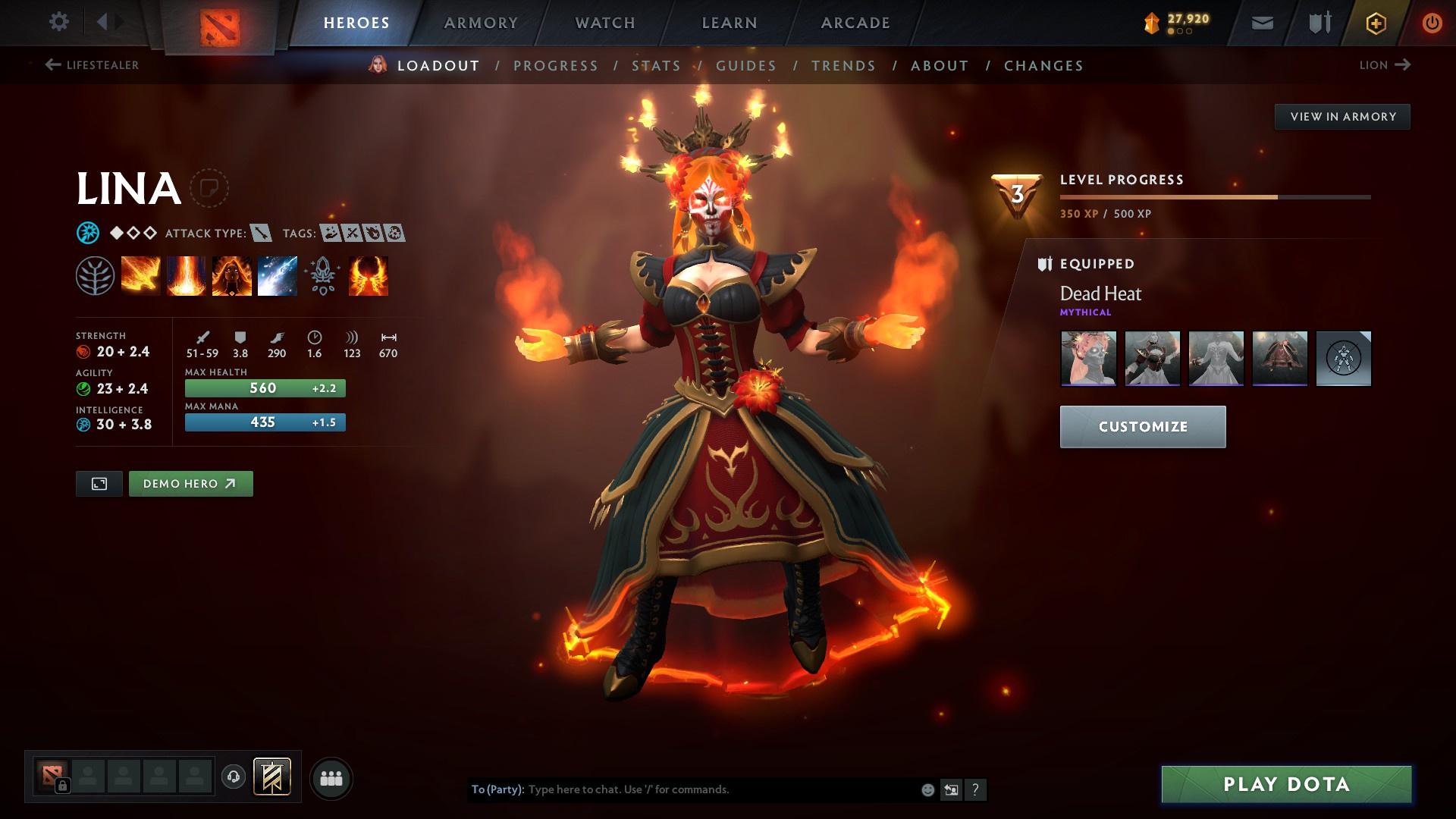Open the Arcade tab
Viewport: 1456px width, 819px height.
click(x=855, y=23)
